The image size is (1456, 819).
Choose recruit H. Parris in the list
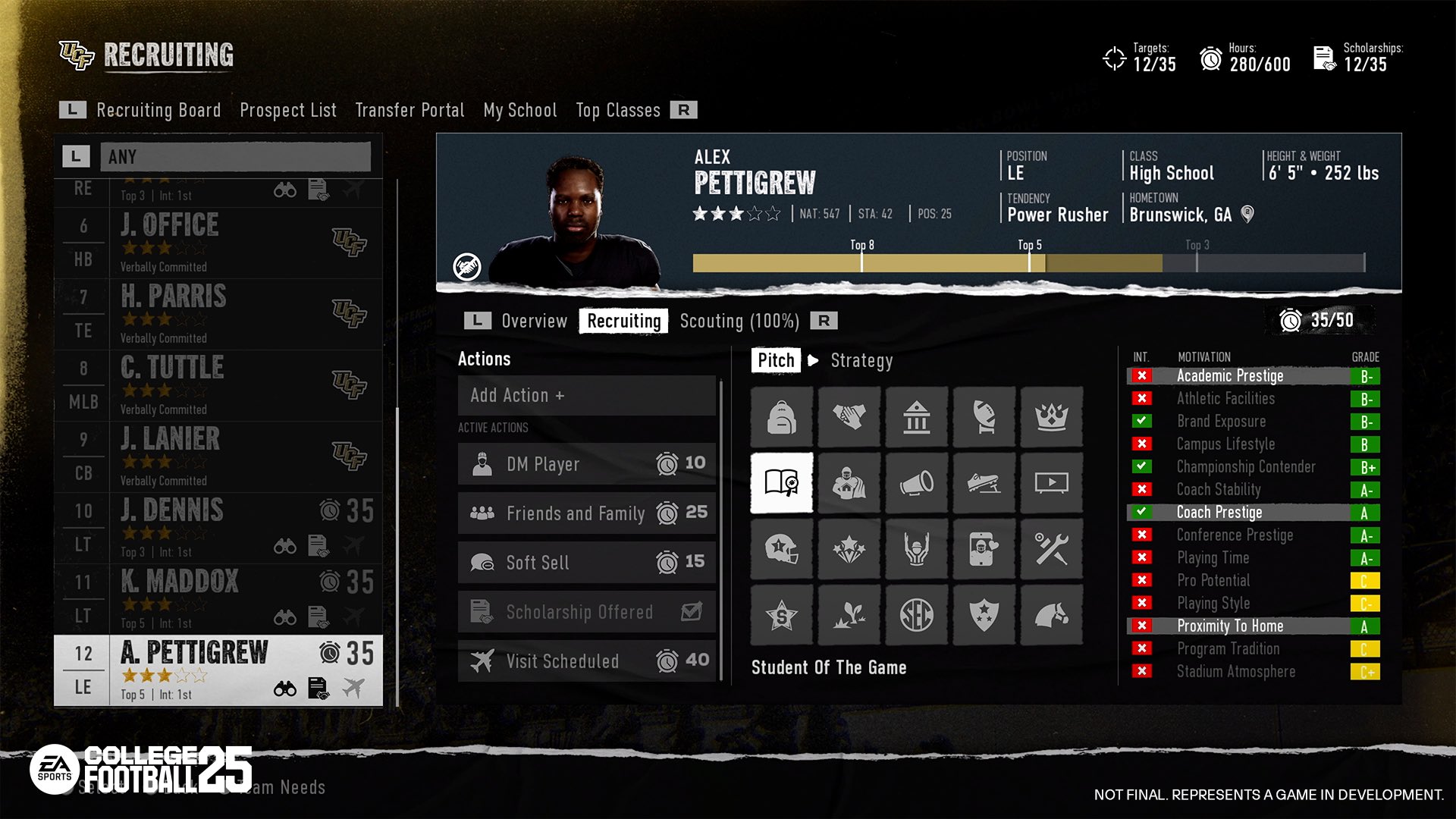218,314
